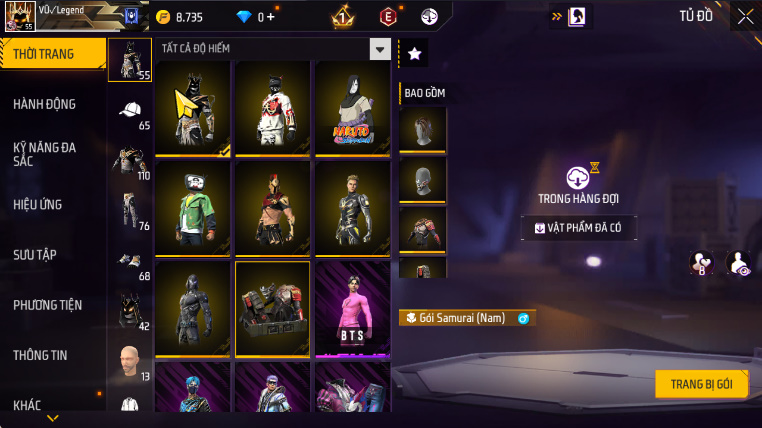Viewport: 762px width, 428px height.
Task: Choose the pink BTS outfit bundle
Action: [352, 308]
